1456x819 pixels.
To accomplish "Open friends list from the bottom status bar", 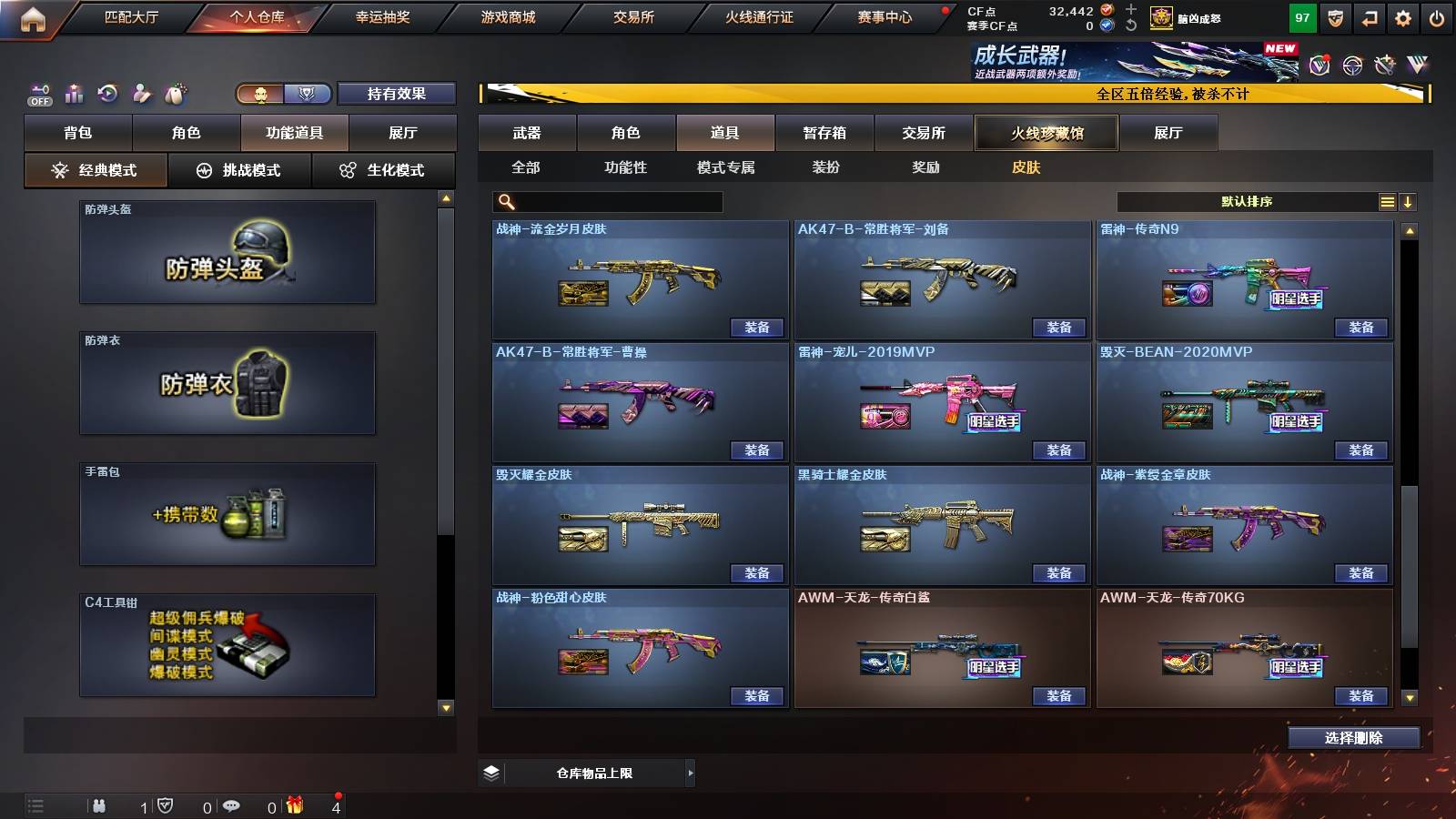I will coord(100,804).
